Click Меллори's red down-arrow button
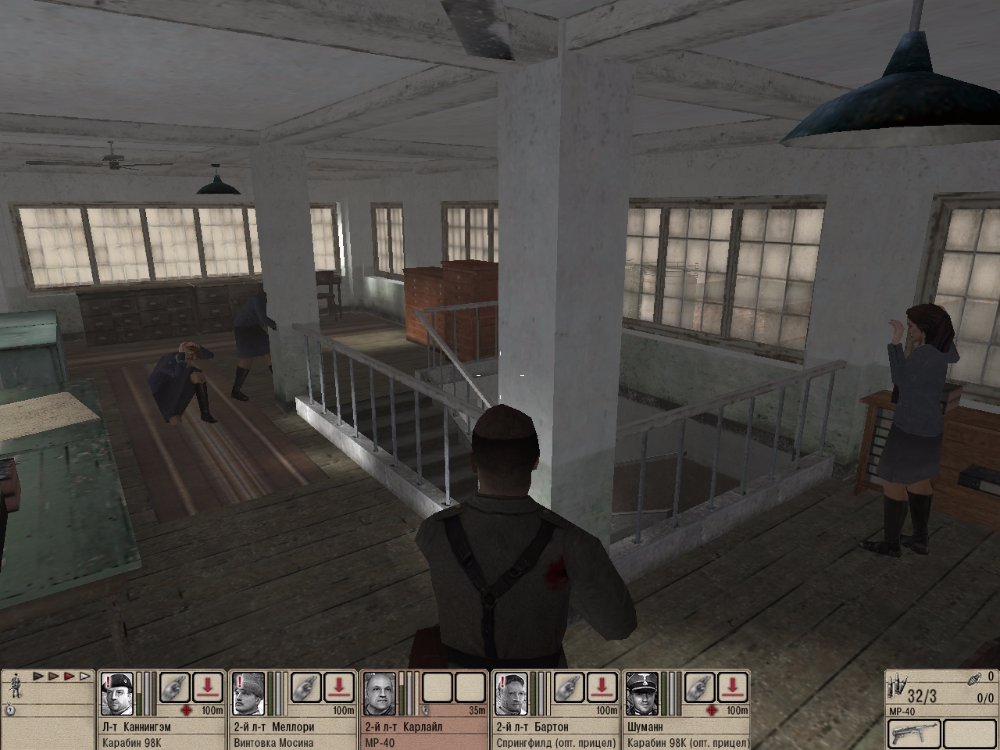The width and height of the screenshot is (1000, 750). click(x=339, y=687)
